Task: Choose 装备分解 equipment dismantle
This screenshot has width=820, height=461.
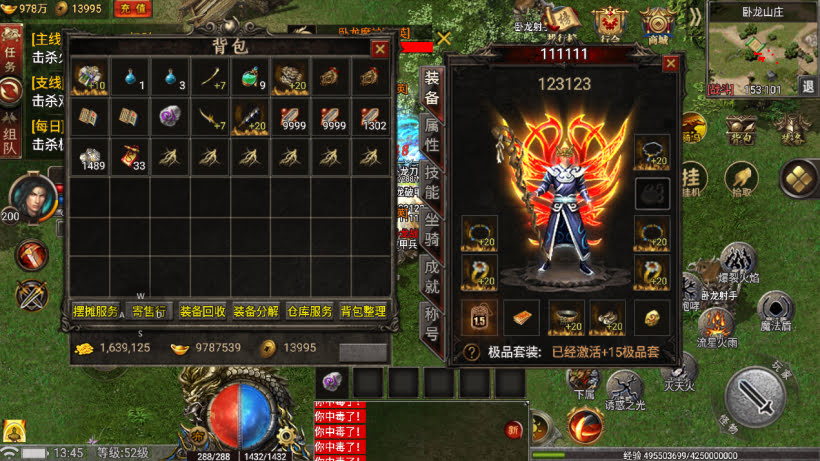Action: [x=256, y=311]
